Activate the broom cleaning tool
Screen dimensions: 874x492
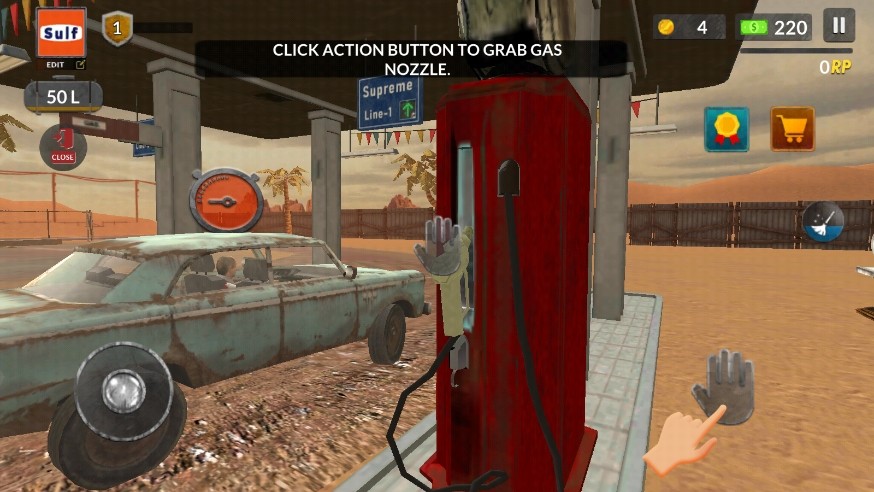823,222
